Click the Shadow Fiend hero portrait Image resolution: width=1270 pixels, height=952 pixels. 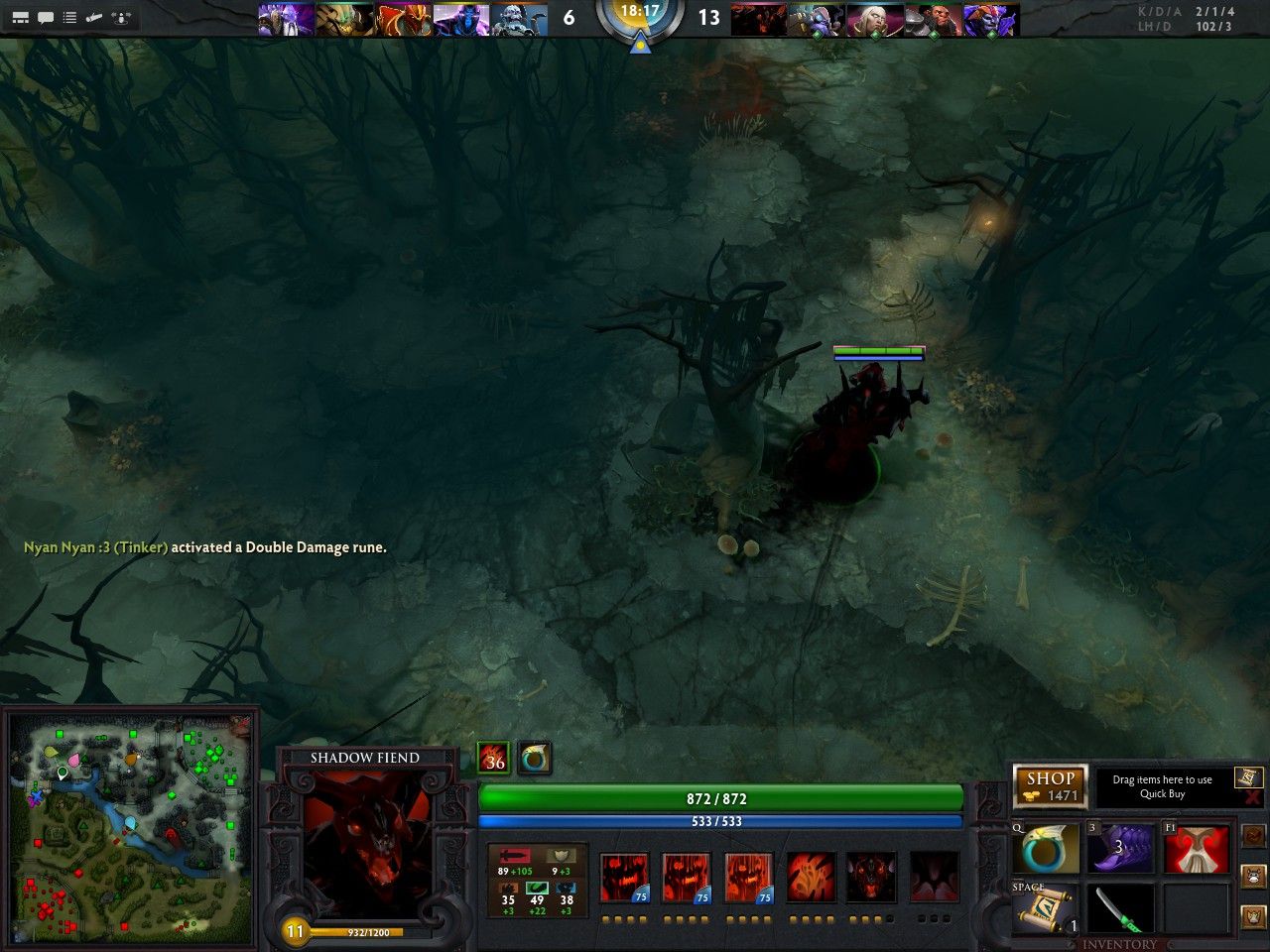click(367, 833)
